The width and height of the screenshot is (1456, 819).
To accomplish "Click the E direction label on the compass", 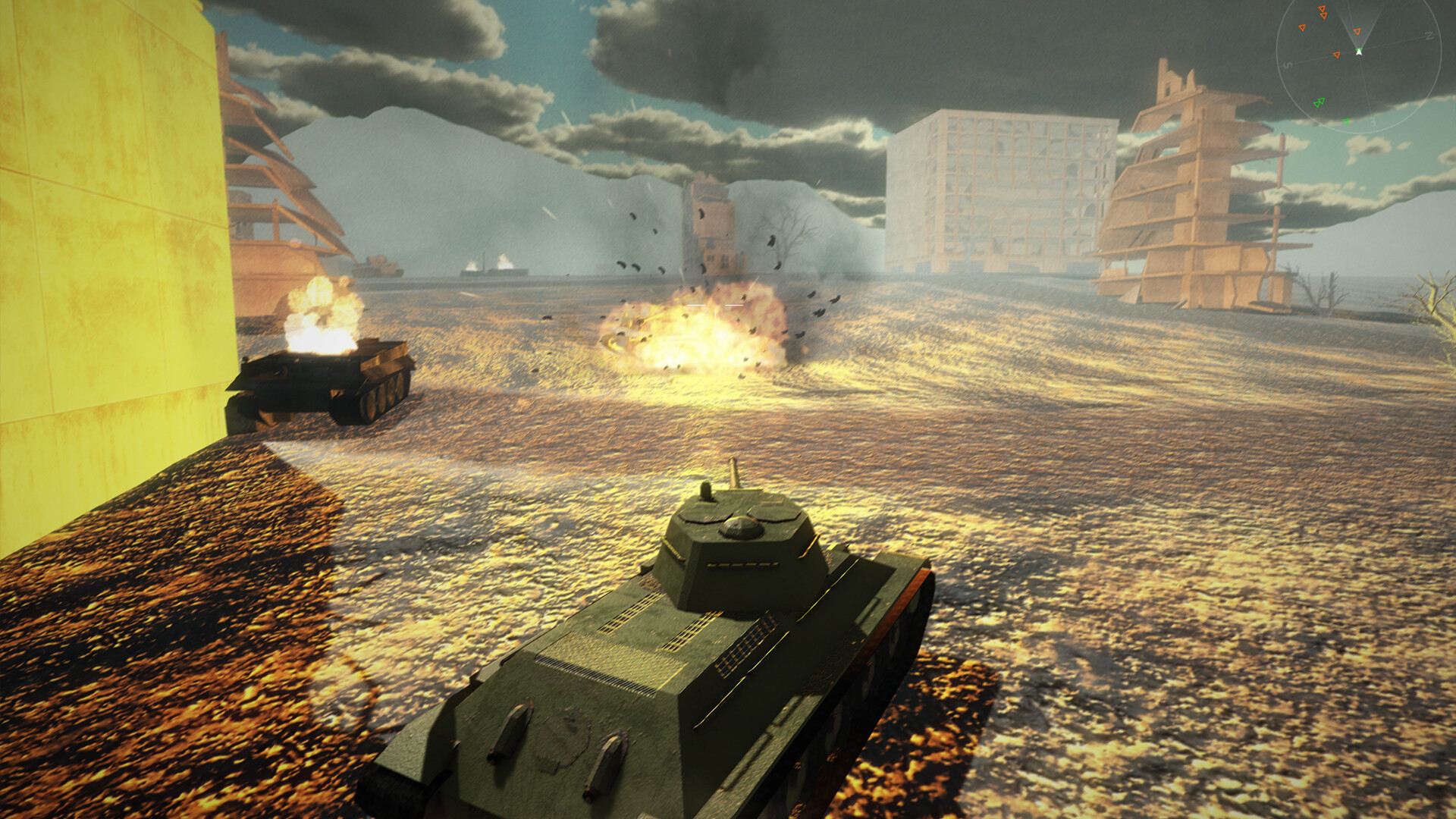I will pyautogui.click(x=1373, y=122).
